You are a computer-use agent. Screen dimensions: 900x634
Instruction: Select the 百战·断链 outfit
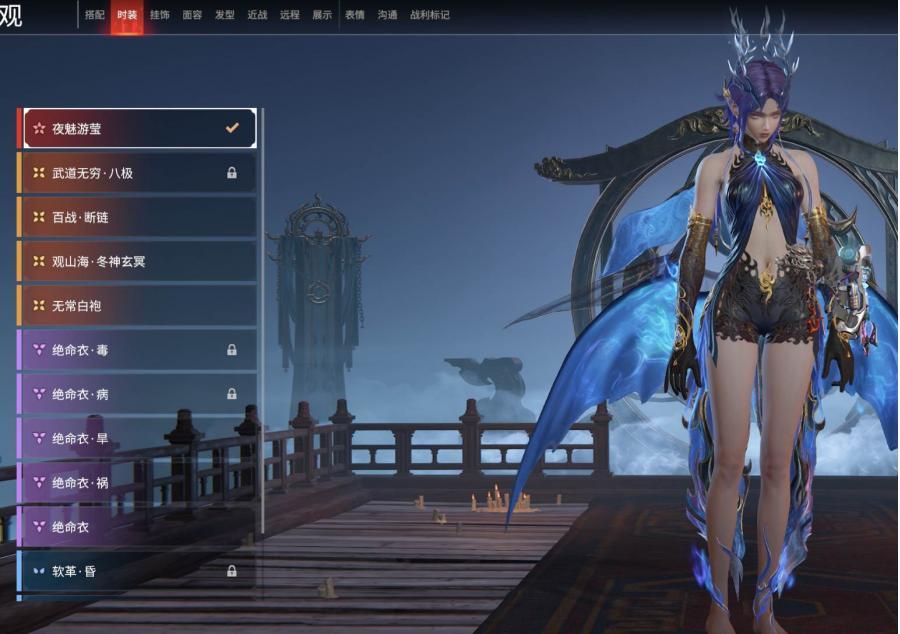click(x=138, y=217)
